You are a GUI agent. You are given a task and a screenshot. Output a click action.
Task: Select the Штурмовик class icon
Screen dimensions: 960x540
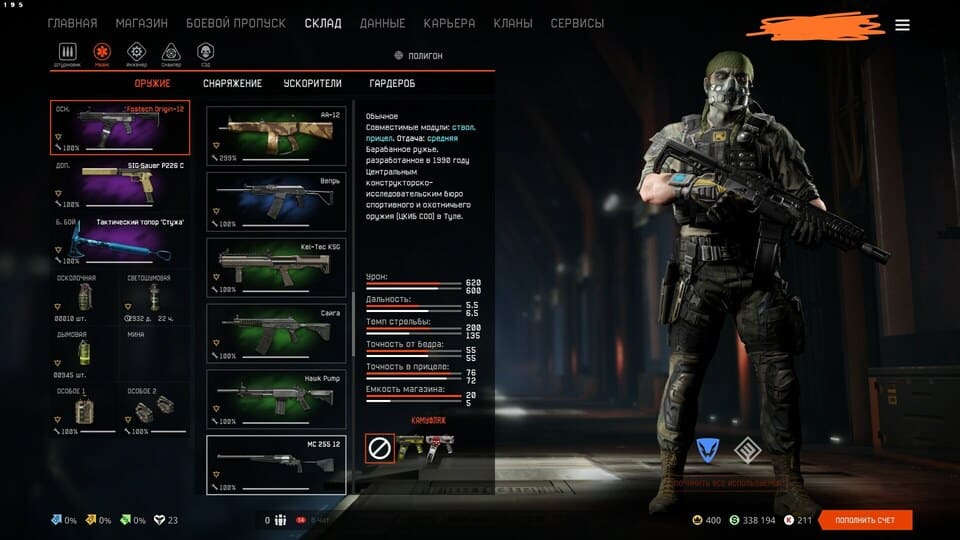(x=68, y=52)
